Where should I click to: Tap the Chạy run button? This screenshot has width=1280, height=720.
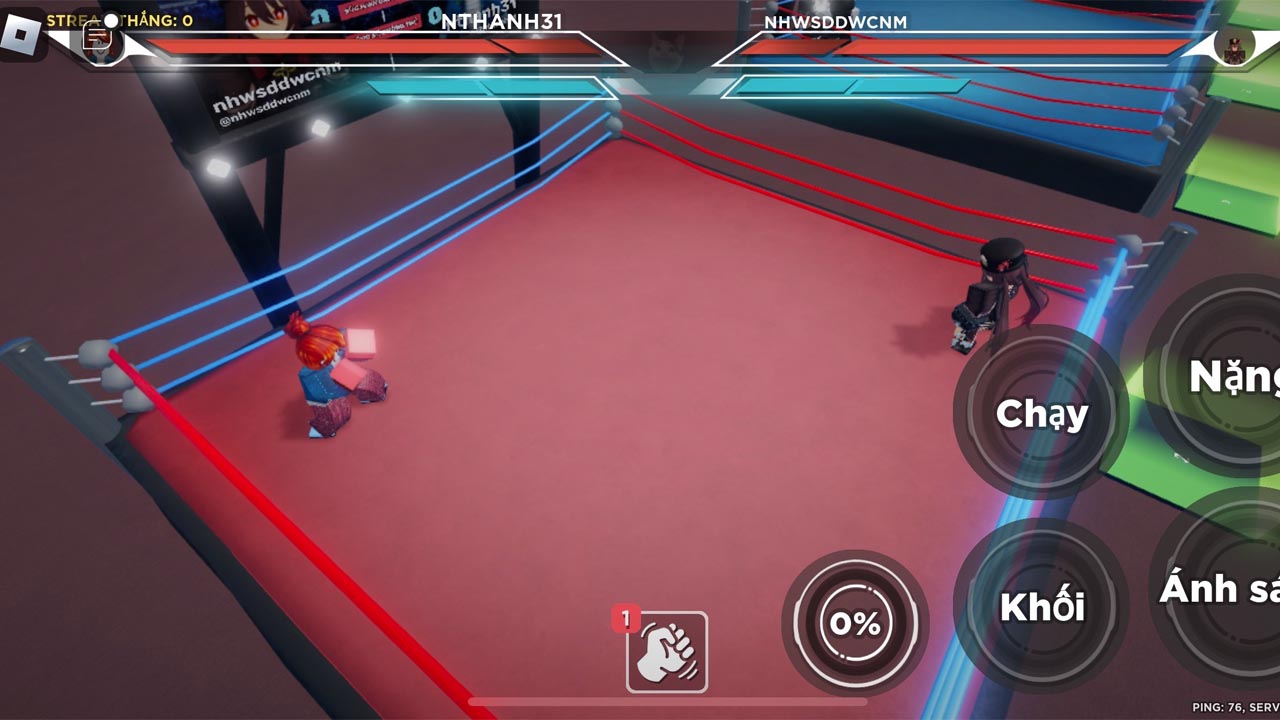click(1041, 412)
